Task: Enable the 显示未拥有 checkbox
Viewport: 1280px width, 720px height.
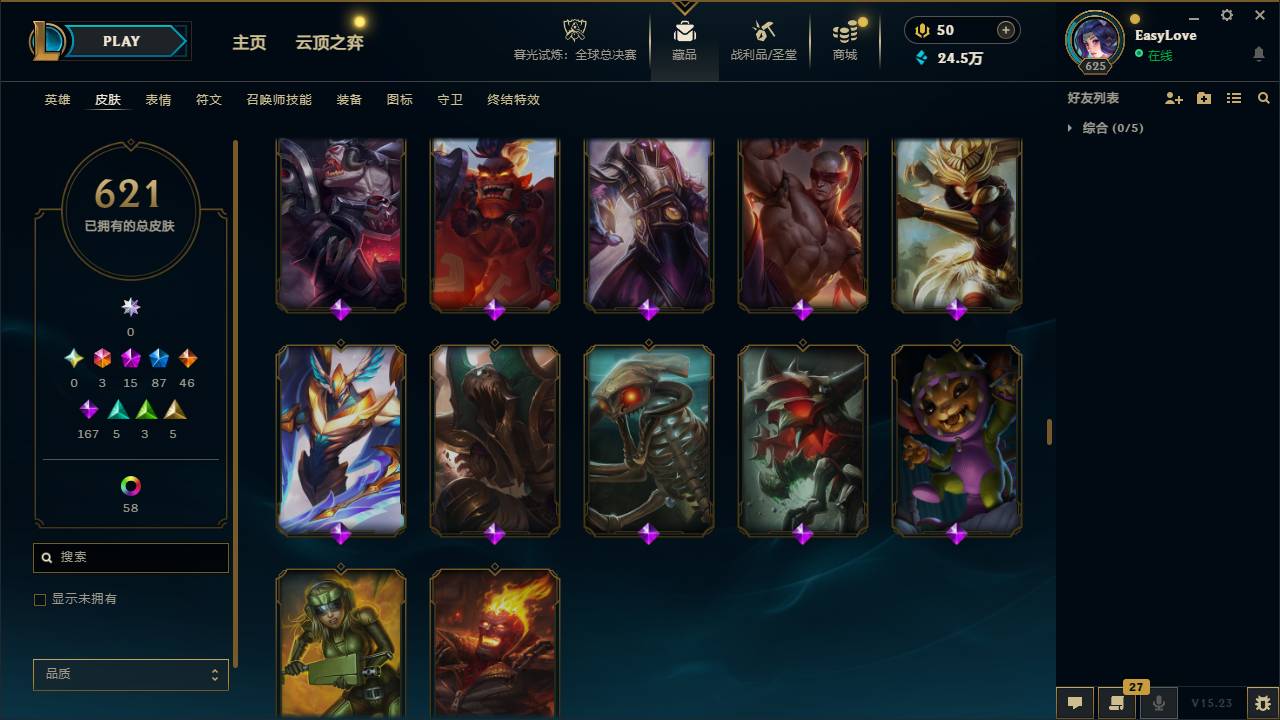Action: pyautogui.click(x=40, y=599)
